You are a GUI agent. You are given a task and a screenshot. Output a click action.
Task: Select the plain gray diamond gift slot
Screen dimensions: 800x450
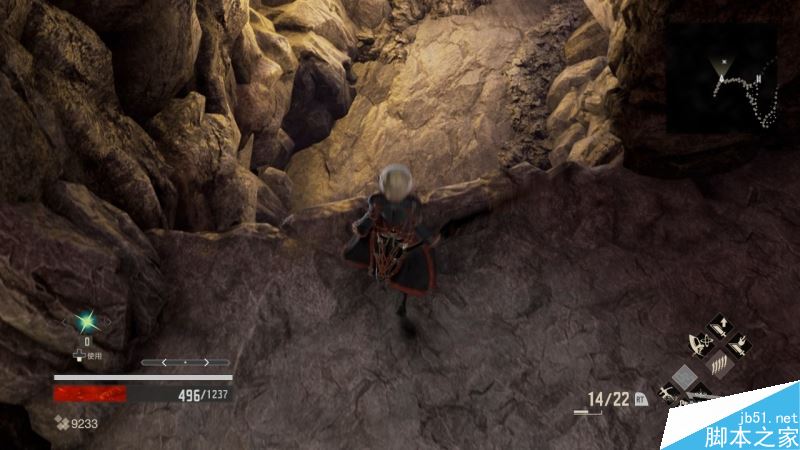[x=685, y=377]
